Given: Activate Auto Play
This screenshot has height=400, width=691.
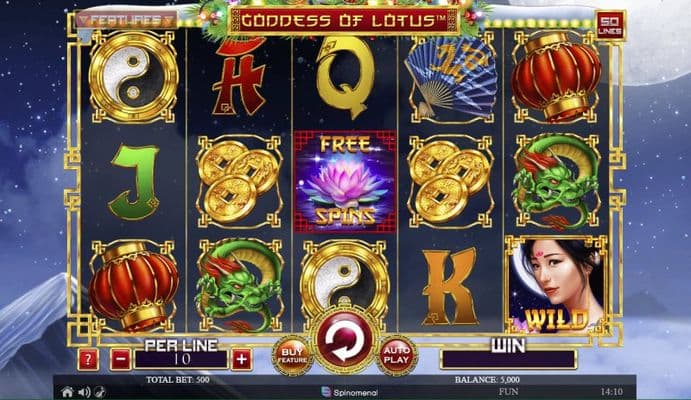Looking at the screenshot, I should click(x=397, y=356).
